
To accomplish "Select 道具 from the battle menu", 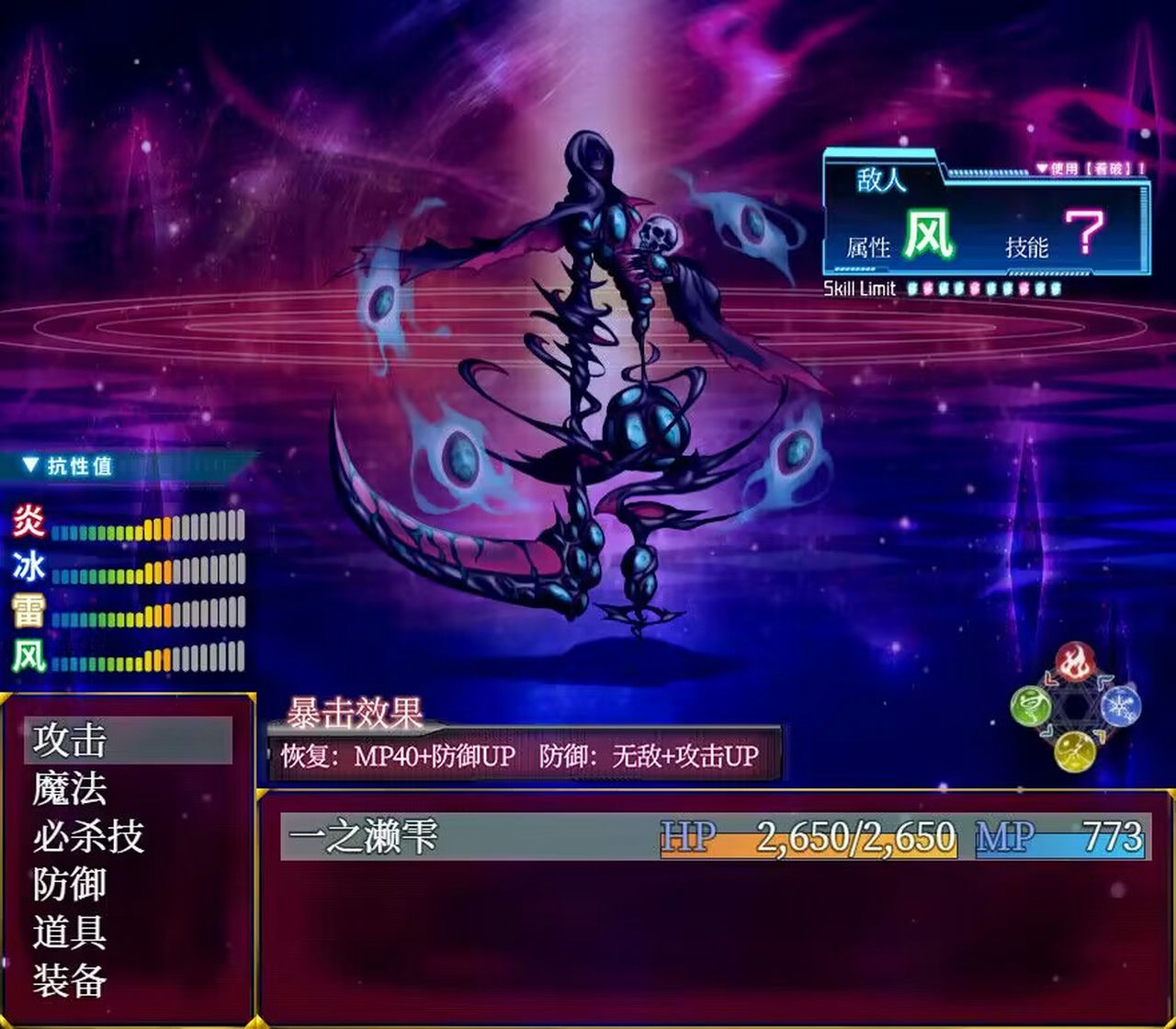I will coord(71,933).
